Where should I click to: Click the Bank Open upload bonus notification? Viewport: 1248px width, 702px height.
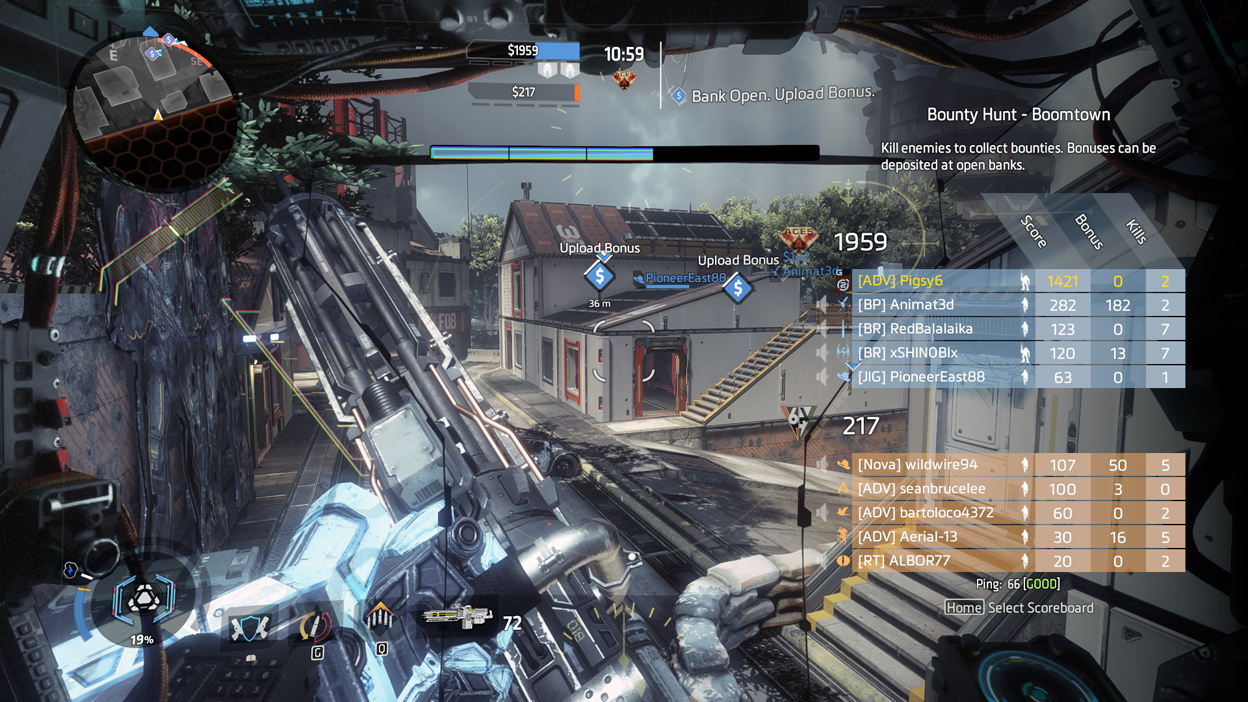pos(774,94)
